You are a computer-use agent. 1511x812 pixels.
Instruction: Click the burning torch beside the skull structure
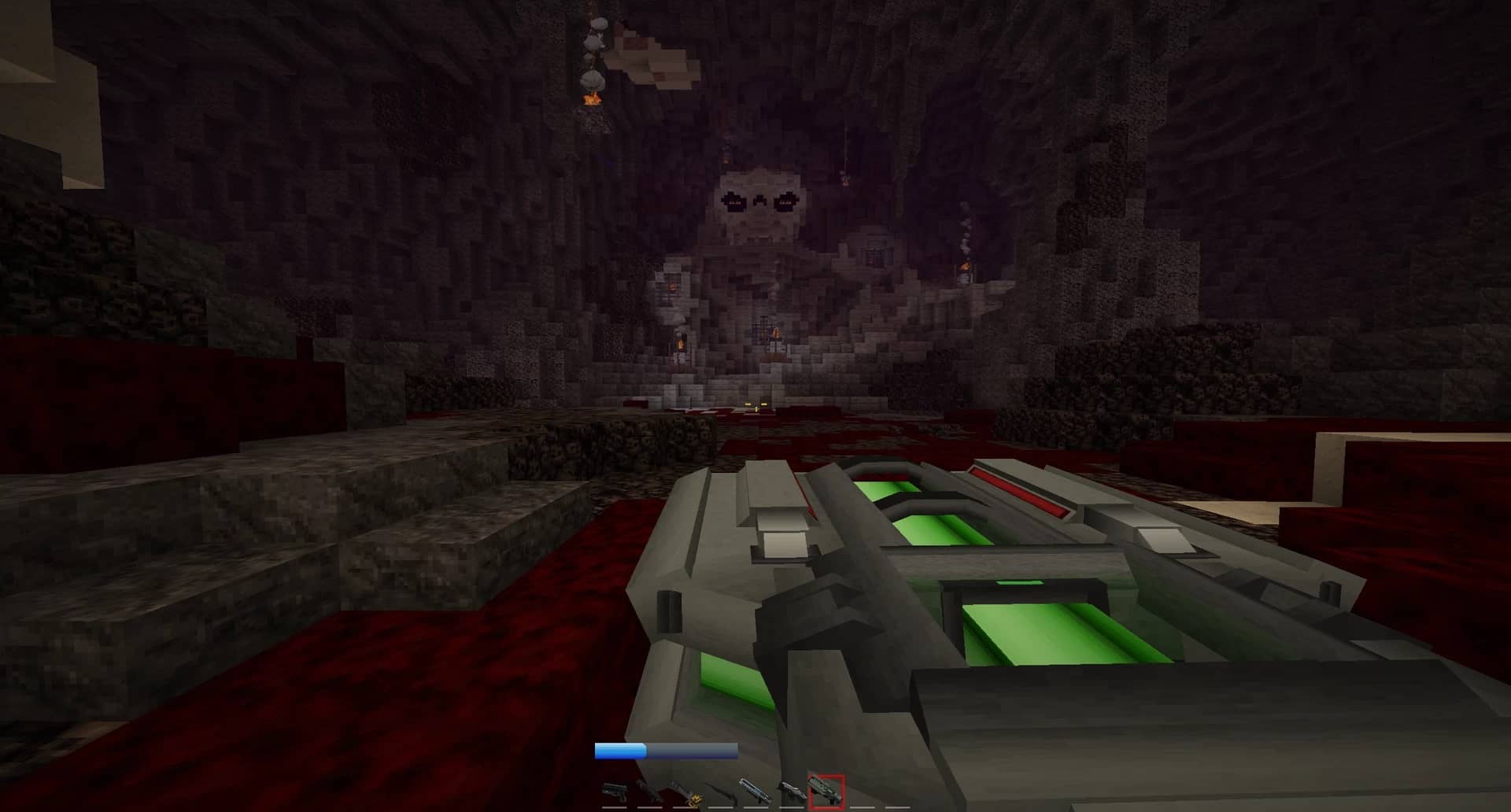pyautogui.click(x=680, y=343)
